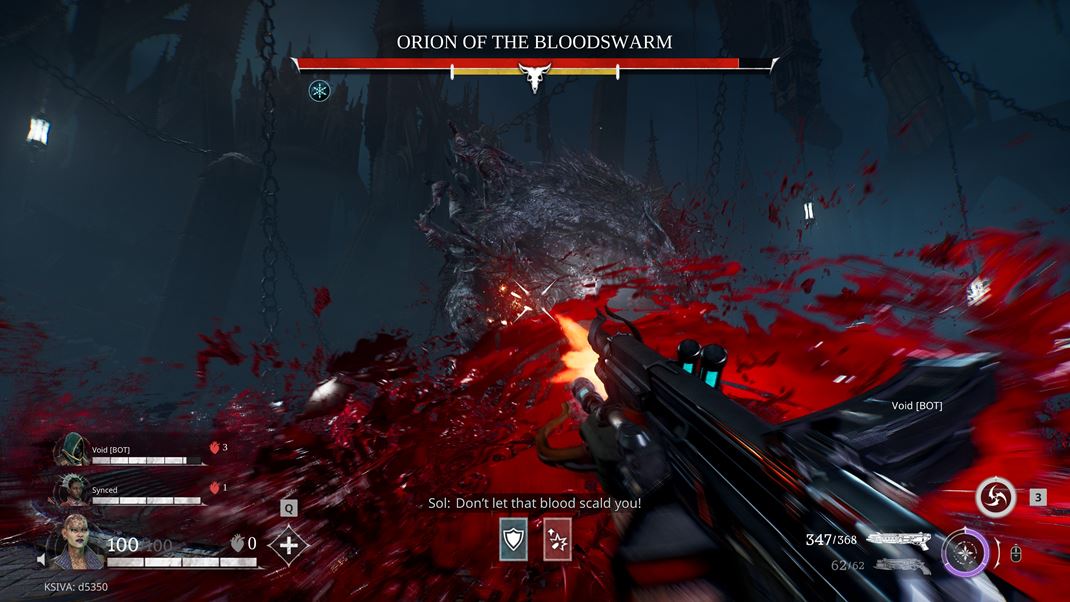The height and width of the screenshot is (602, 1070).
Task: Click the boss skull emblem
Action: tap(534, 76)
